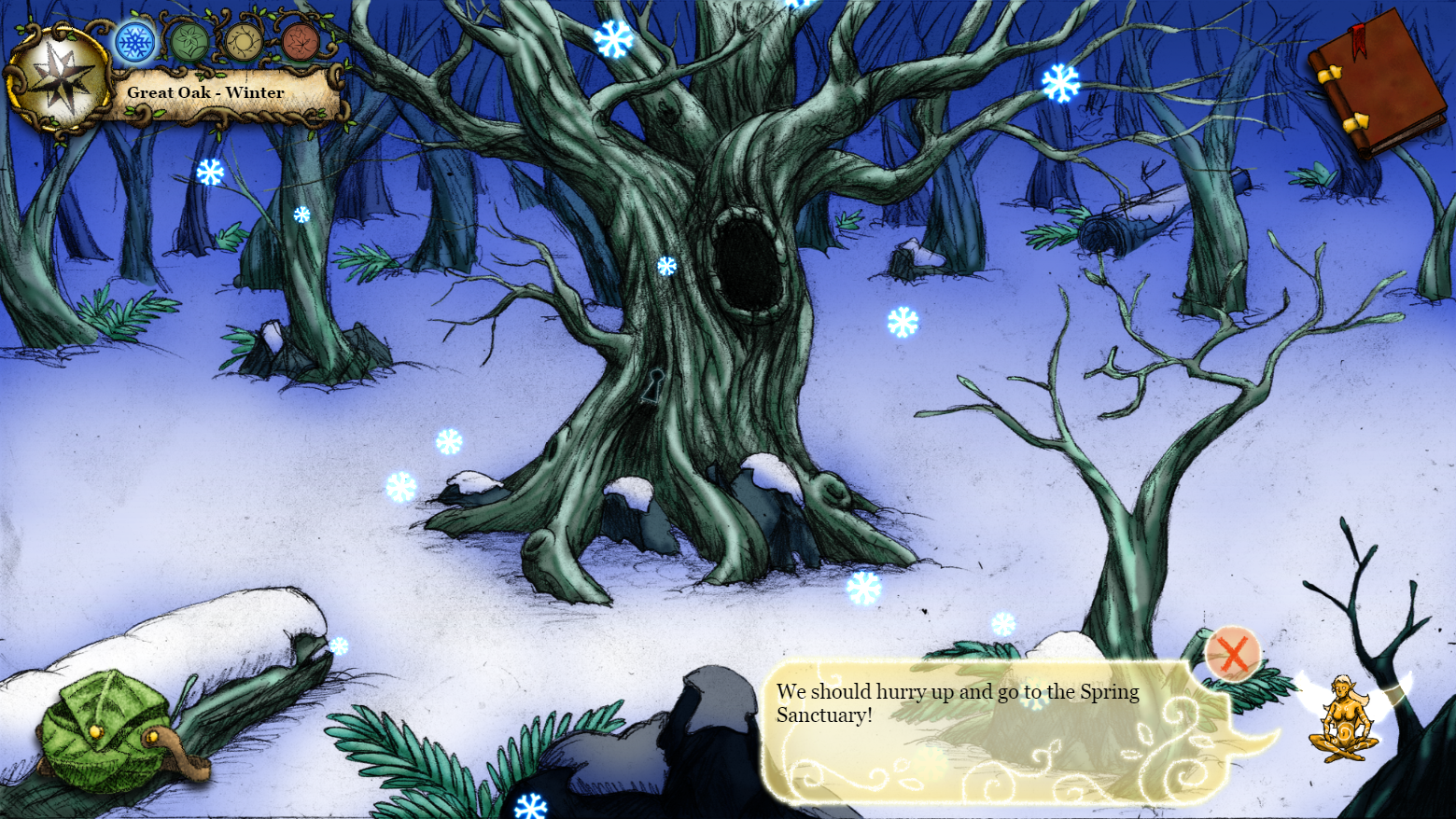Image resolution: width=1456 pixels, height=819 pixels.
Task: Click the snowflake at the top of the screen
Action: pos(611,37)
